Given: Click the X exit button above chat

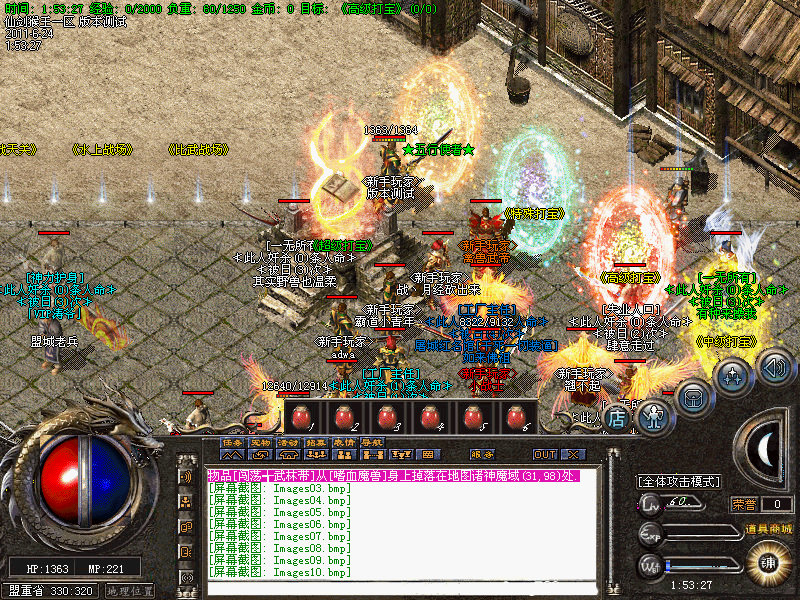Looking at the screenshot, I should click(572, 454).
